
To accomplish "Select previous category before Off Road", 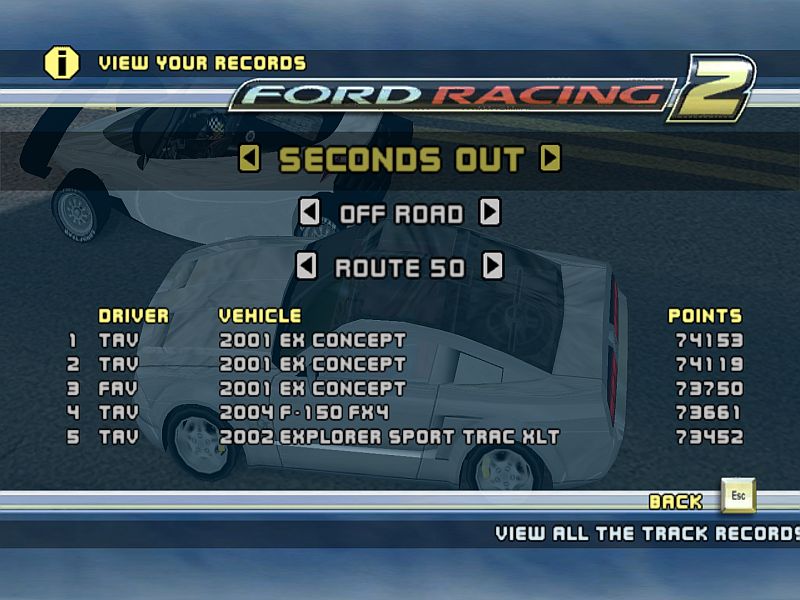I will point(310,213).
